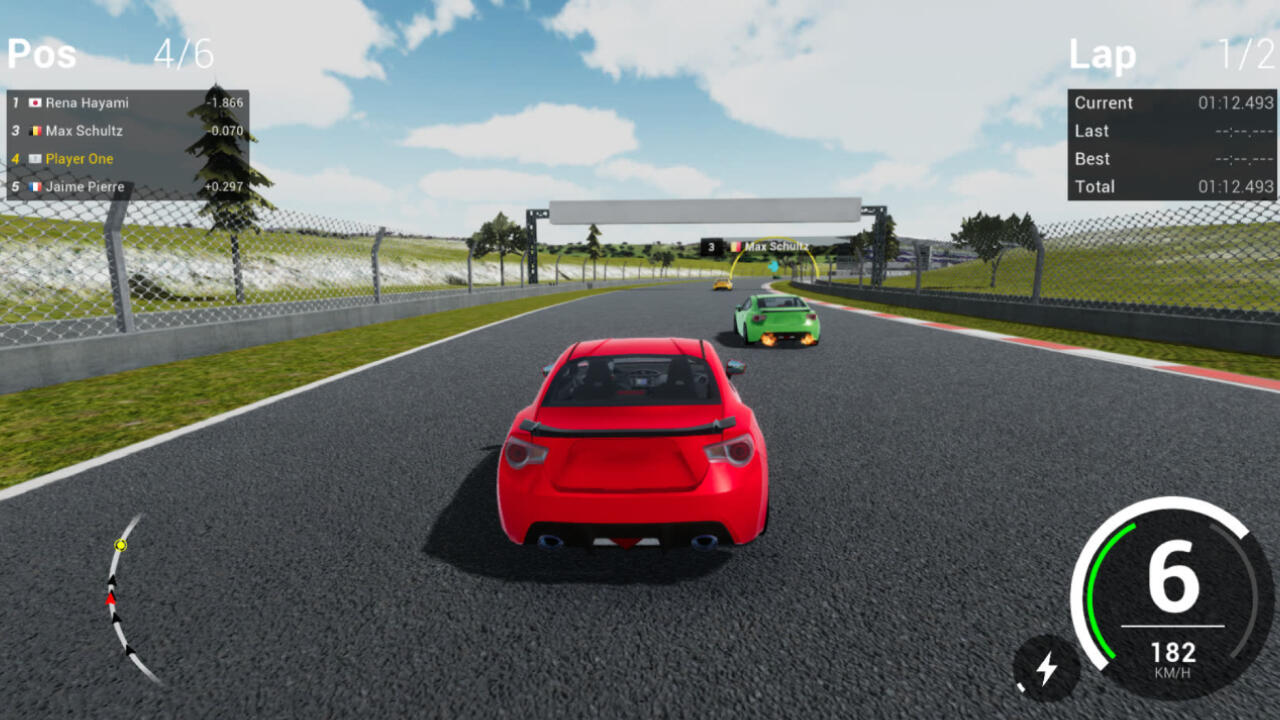Activate the lightning bolt boost icon
The image size is (1280, 720).
coord(1046,668)
